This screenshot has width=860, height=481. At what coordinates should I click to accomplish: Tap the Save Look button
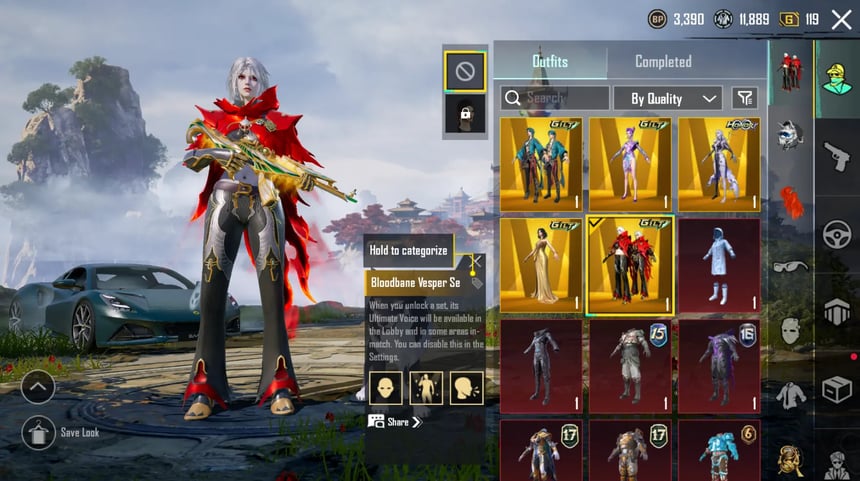[x=39, y=432]
